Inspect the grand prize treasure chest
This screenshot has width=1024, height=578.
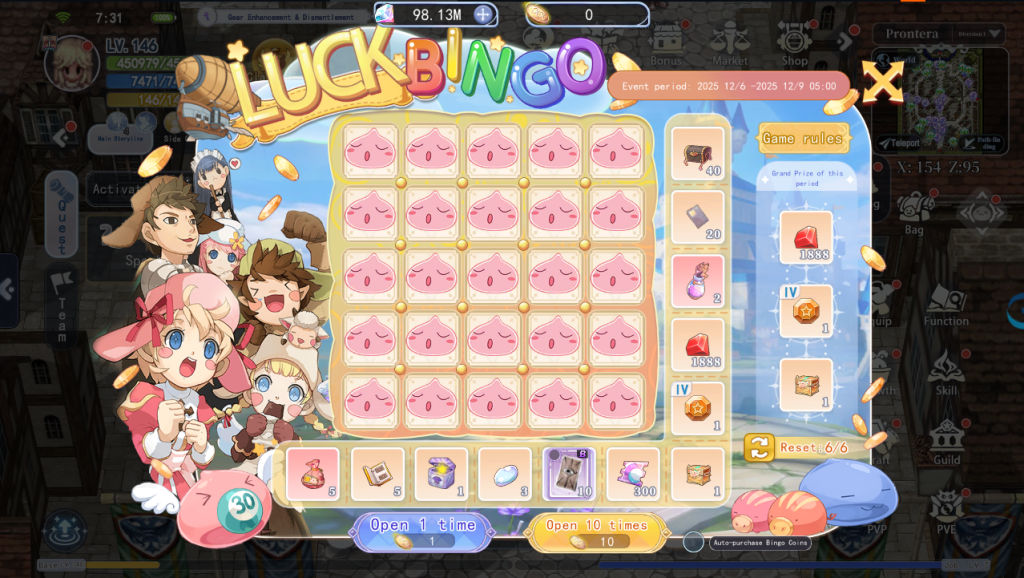coord(806,385)
